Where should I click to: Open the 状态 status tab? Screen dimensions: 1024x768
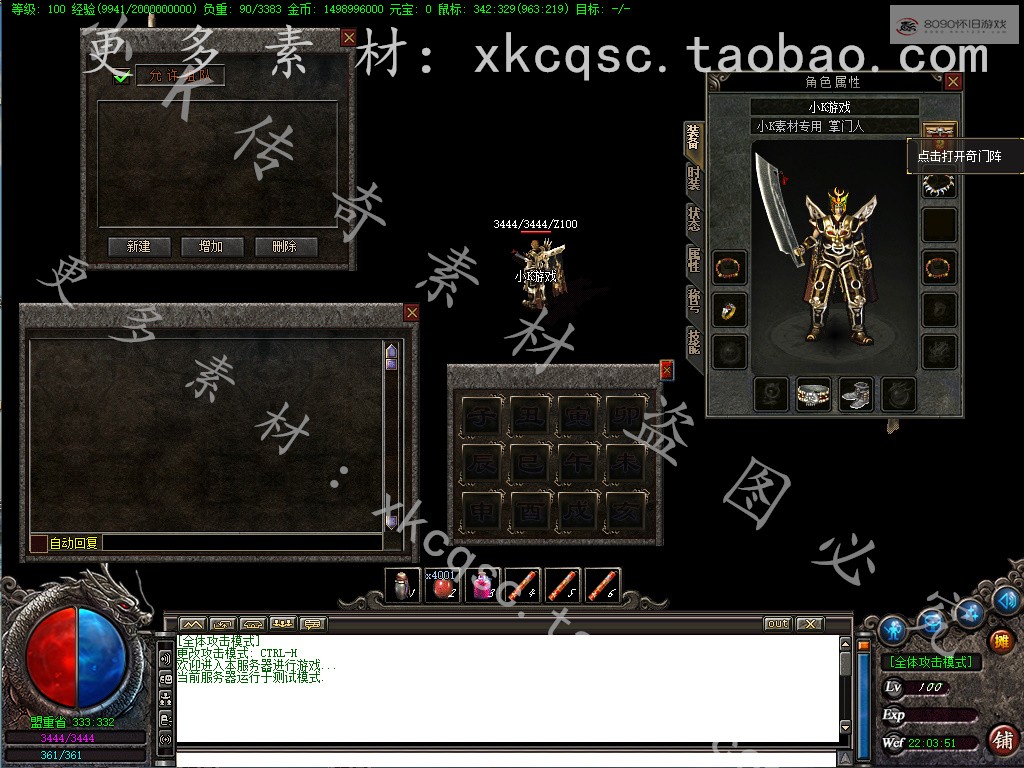(693, 219)
